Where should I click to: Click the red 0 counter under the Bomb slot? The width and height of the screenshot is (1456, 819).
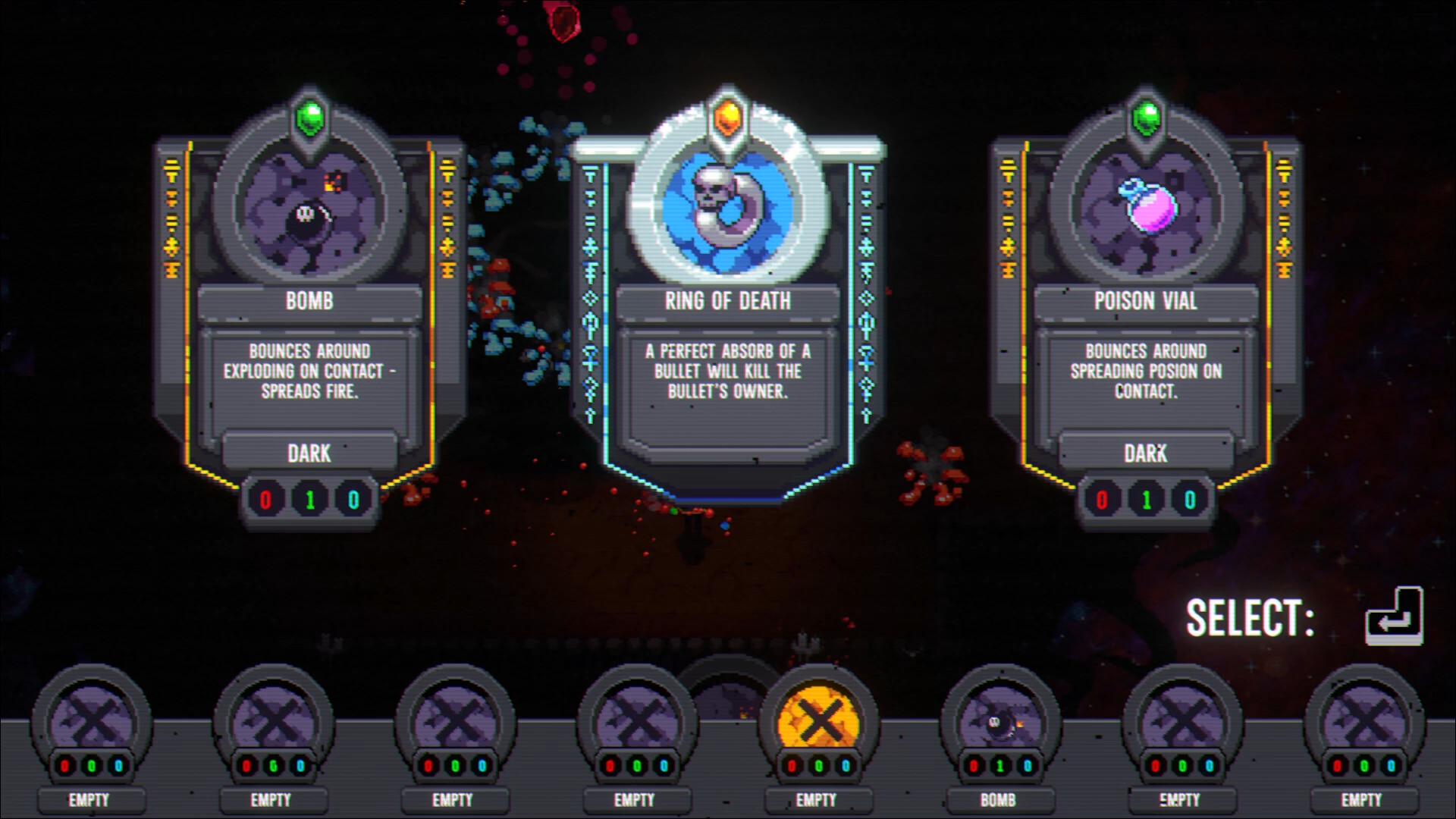tap(974, 766)
